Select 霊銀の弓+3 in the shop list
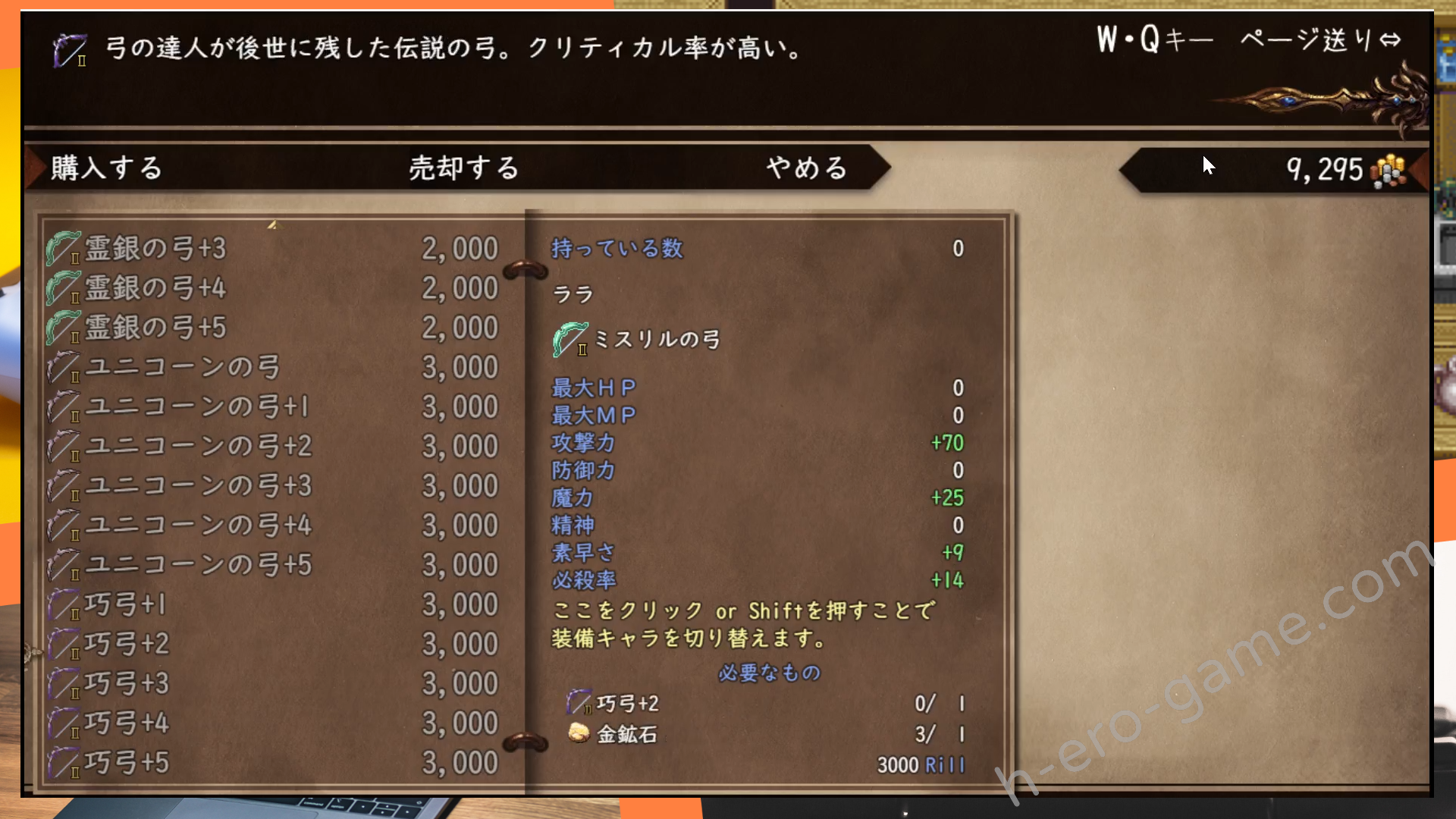The image size is (1456, 819). pyautogui.click(x=271, y=249)
